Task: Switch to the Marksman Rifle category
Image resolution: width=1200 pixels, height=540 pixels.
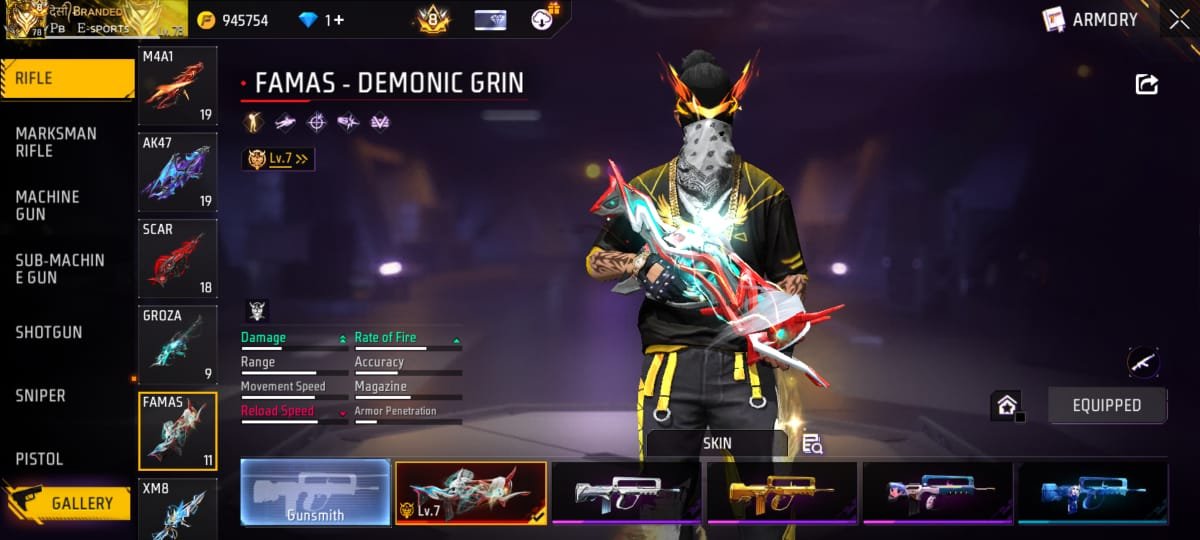Action: coord(56,142)
